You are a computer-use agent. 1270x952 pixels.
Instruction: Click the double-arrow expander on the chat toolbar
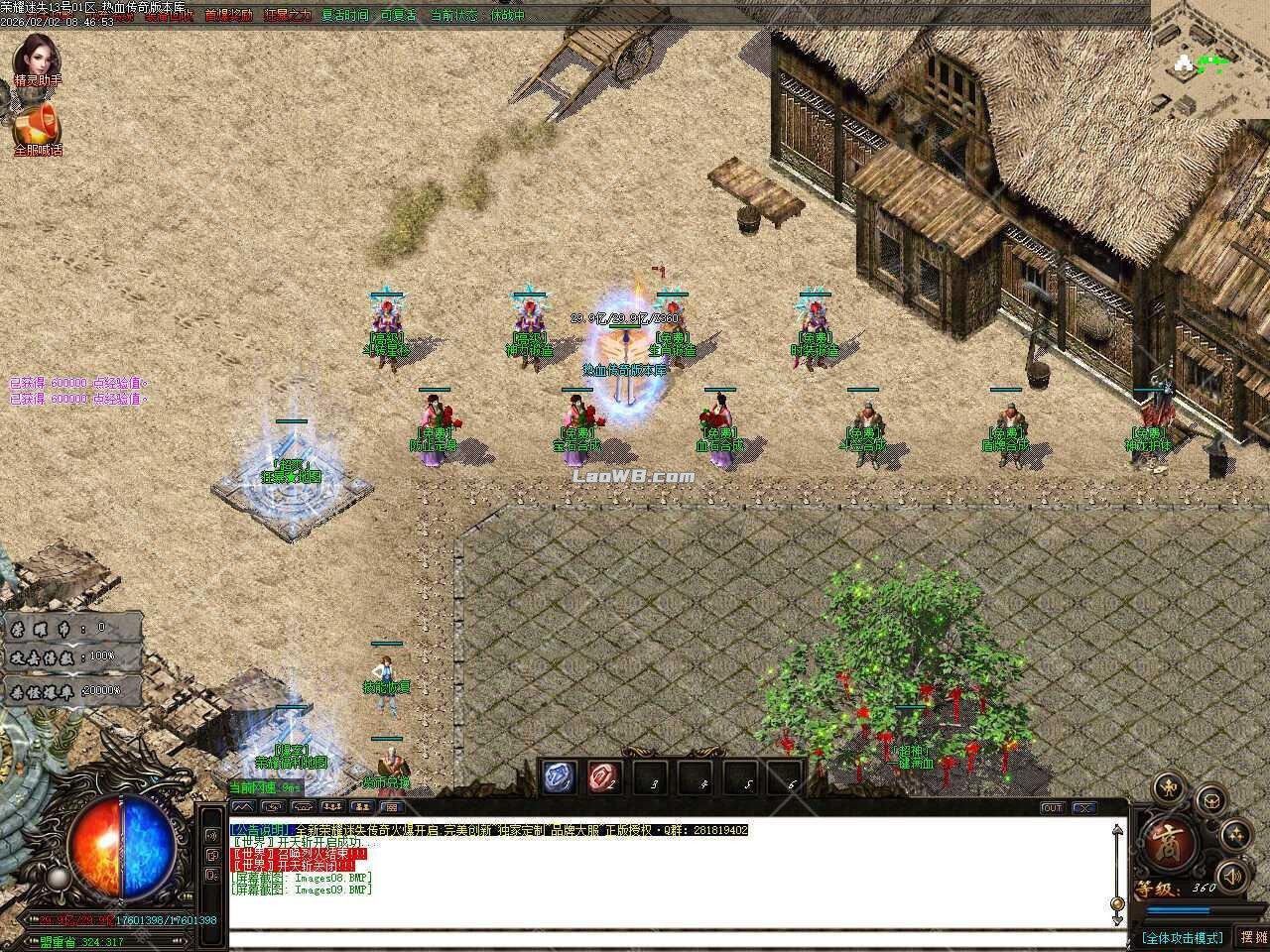244,805
